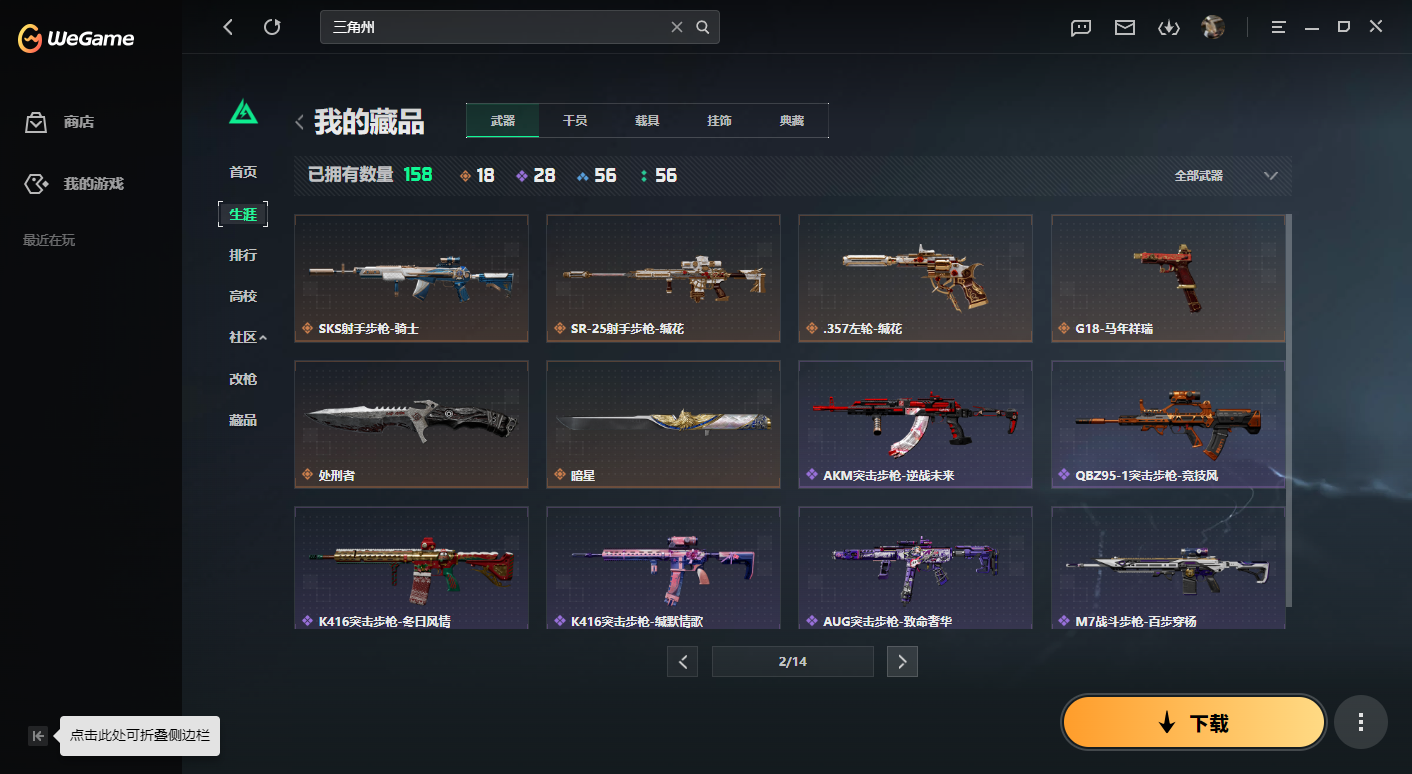1412x774 pixels.
Task: Click the 下载 download button
Action: point(1193,721)
